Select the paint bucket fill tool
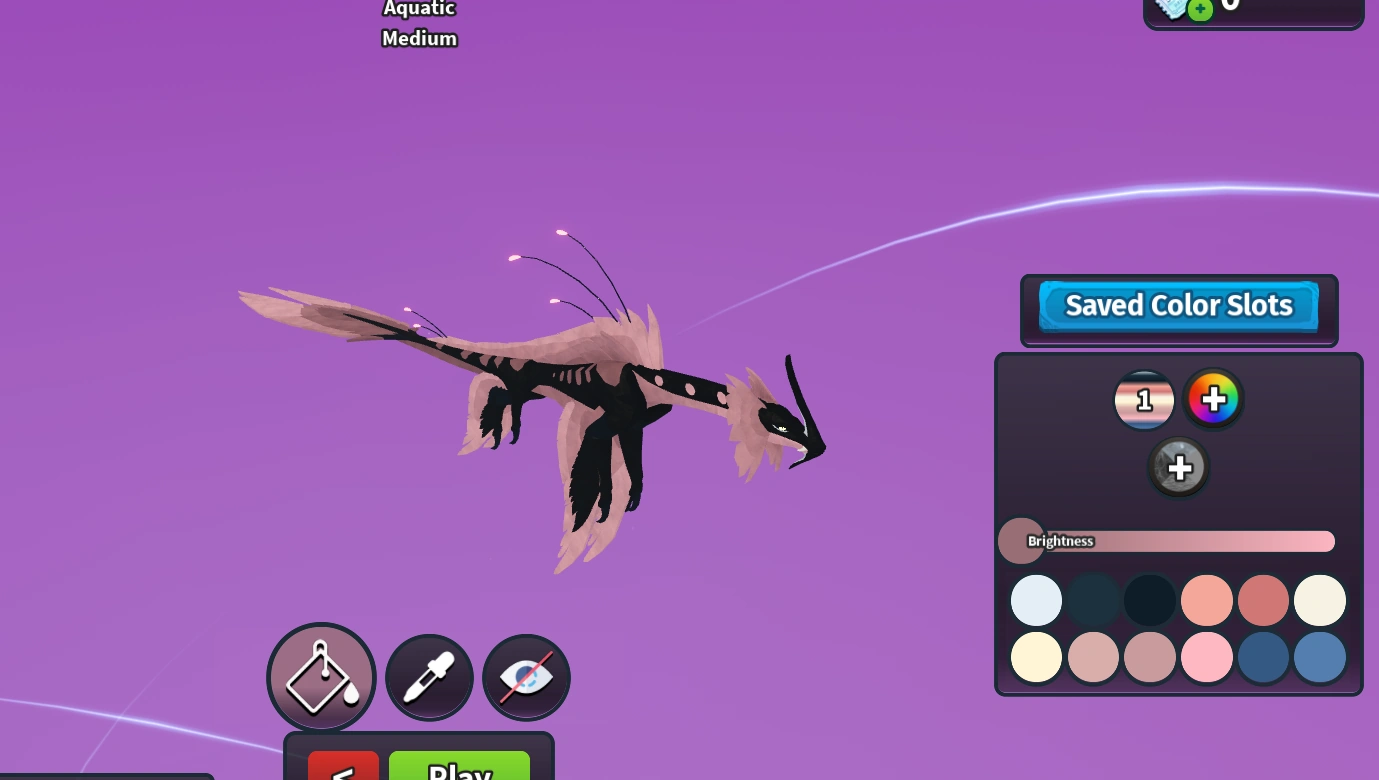 pos(321,677)
